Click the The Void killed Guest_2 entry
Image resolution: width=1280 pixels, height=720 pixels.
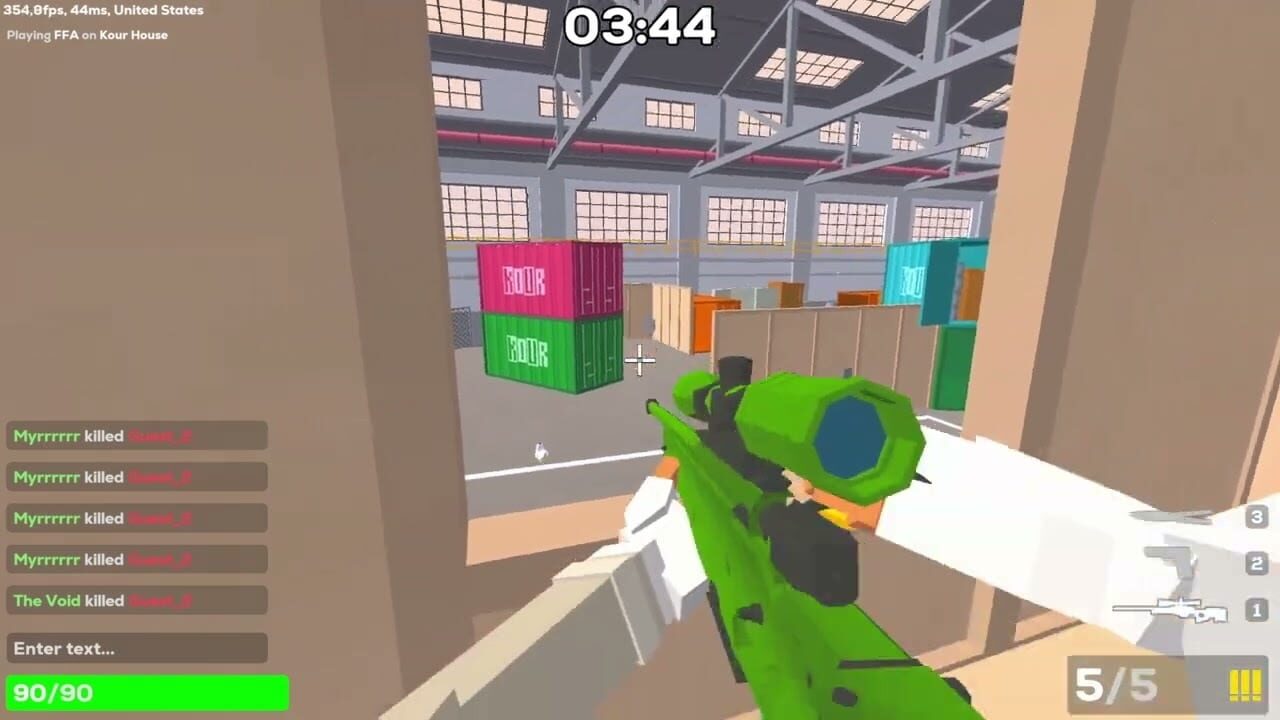pyautogui.click(x=137, y=600)
